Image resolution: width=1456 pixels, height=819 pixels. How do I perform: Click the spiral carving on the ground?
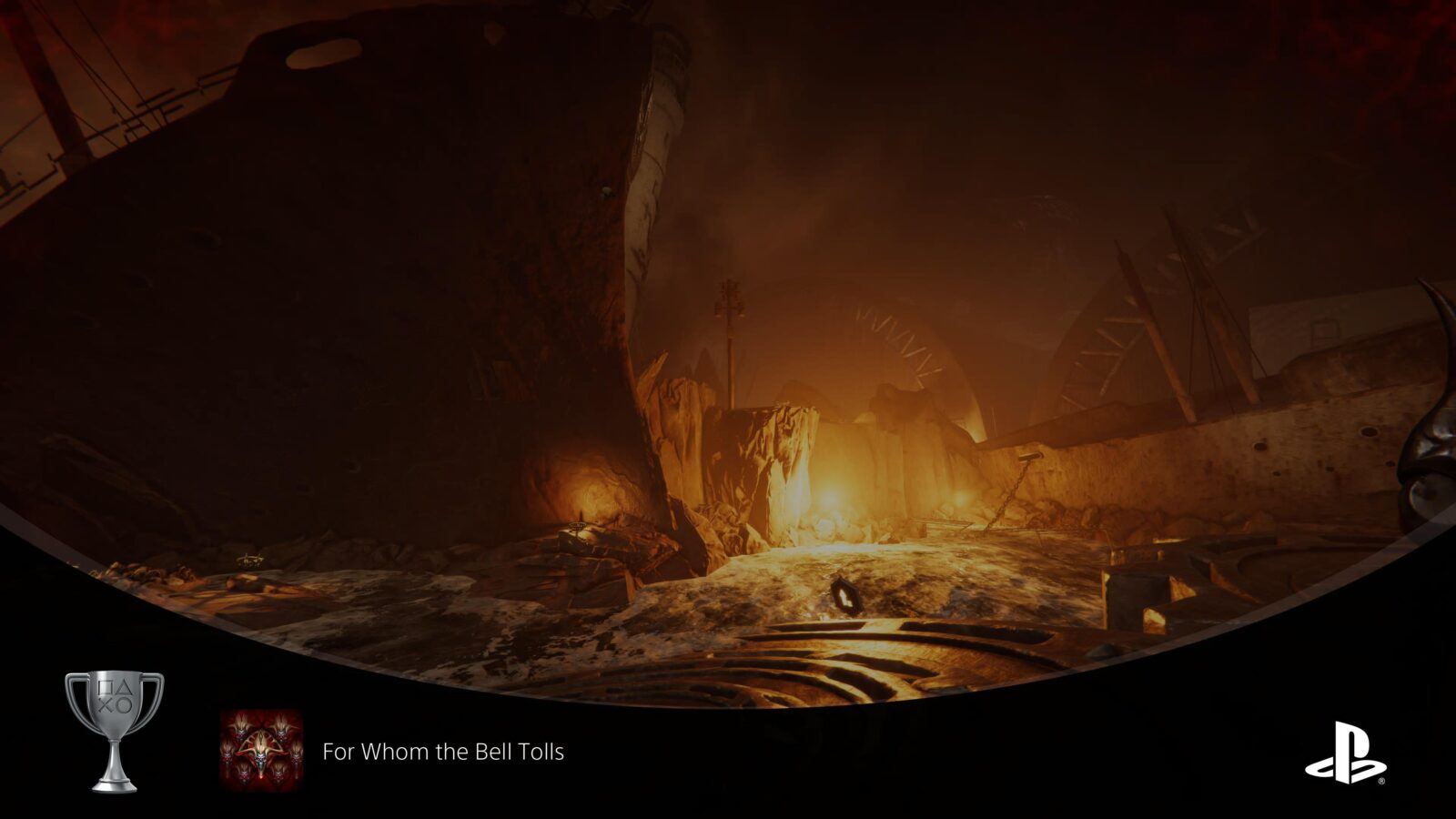(x=864, y=655)
